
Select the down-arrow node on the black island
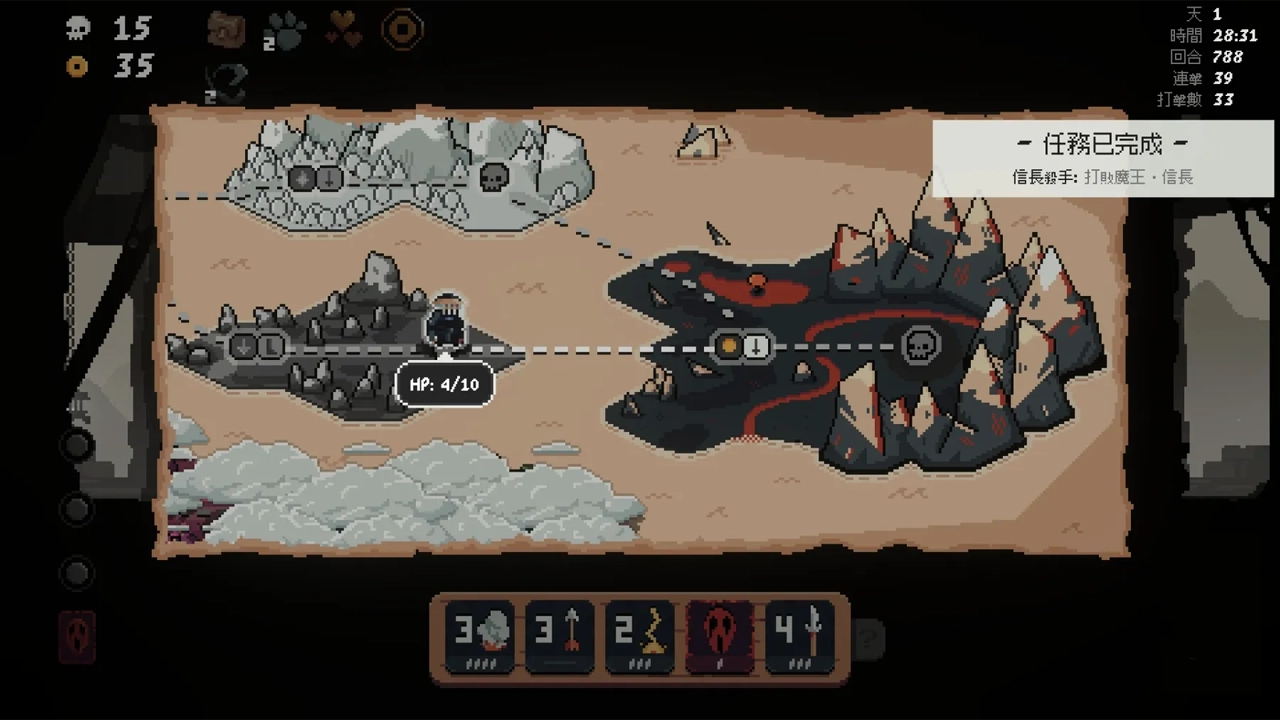pos(757,346)
